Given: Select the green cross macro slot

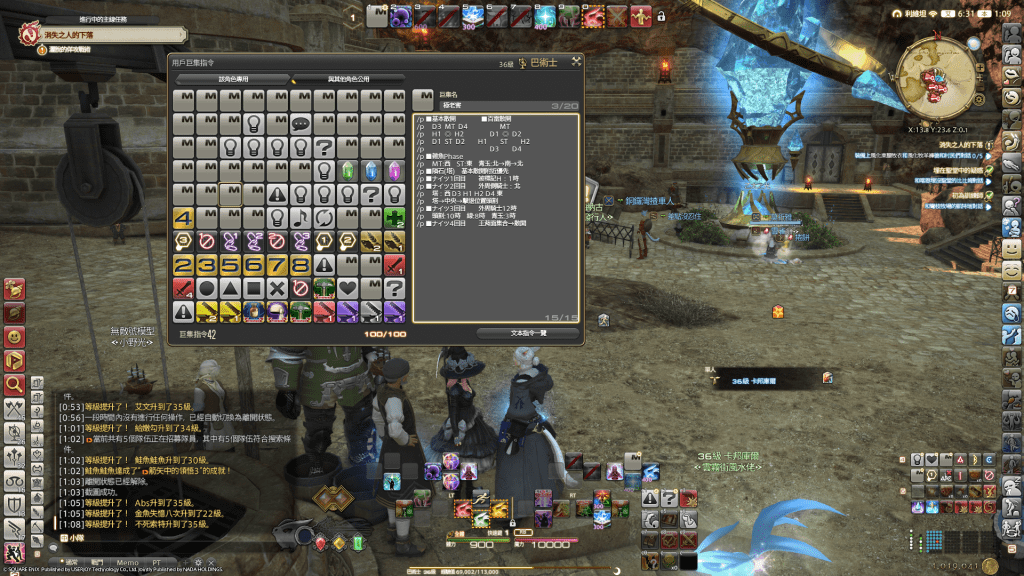Looking at the screenshot, I should pos(396,218).
